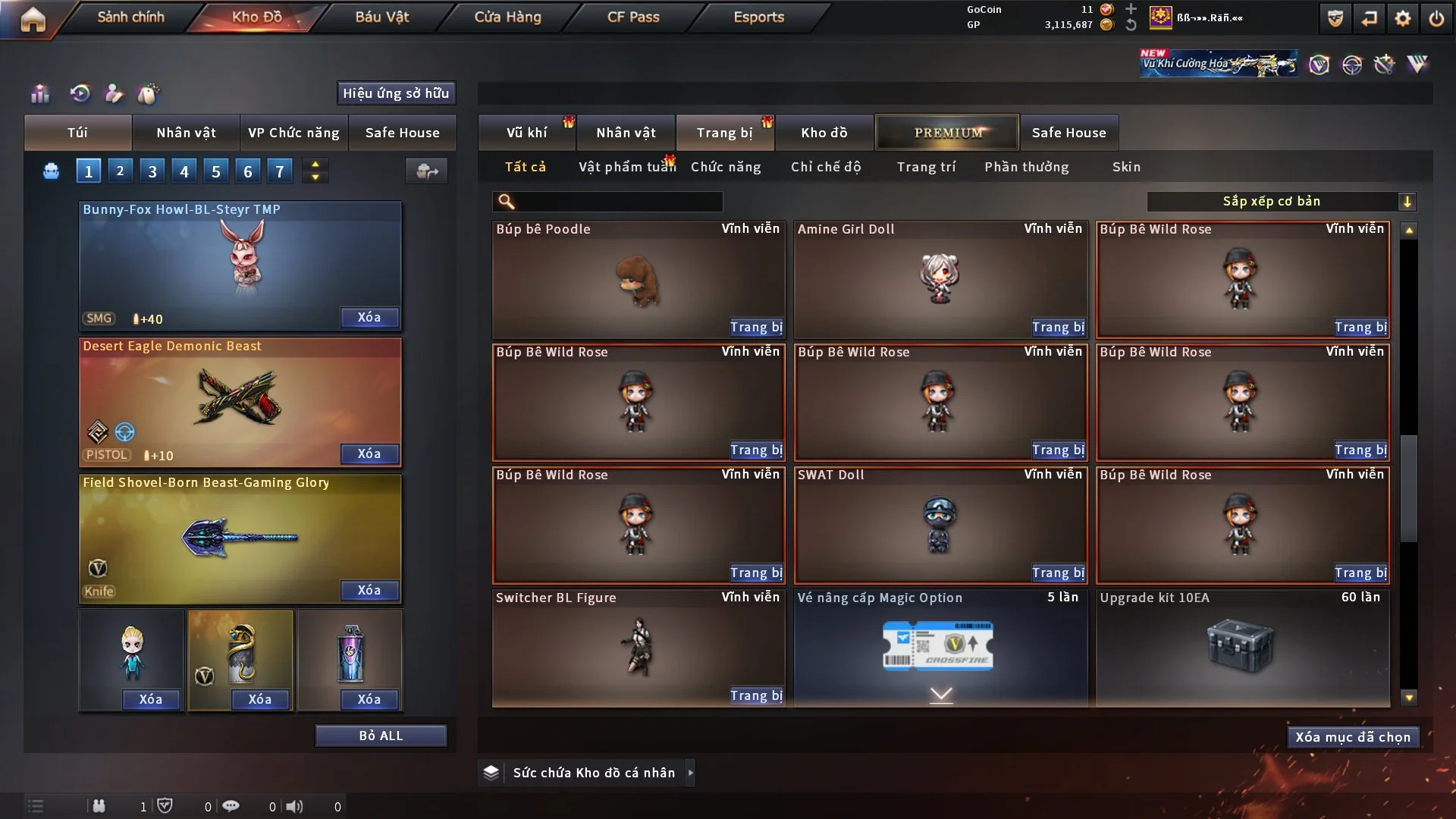1456x819 pixels.
Task: Click the power exit button
Action: [x=1436, y=19]
